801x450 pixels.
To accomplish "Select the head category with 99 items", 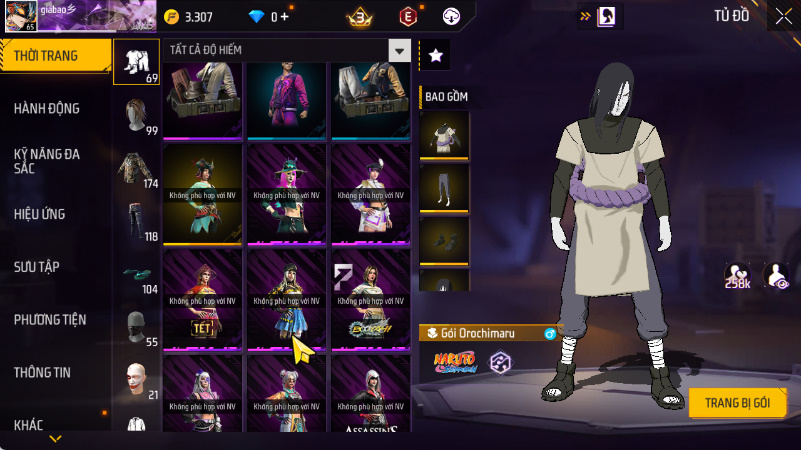I will (136, 115).
